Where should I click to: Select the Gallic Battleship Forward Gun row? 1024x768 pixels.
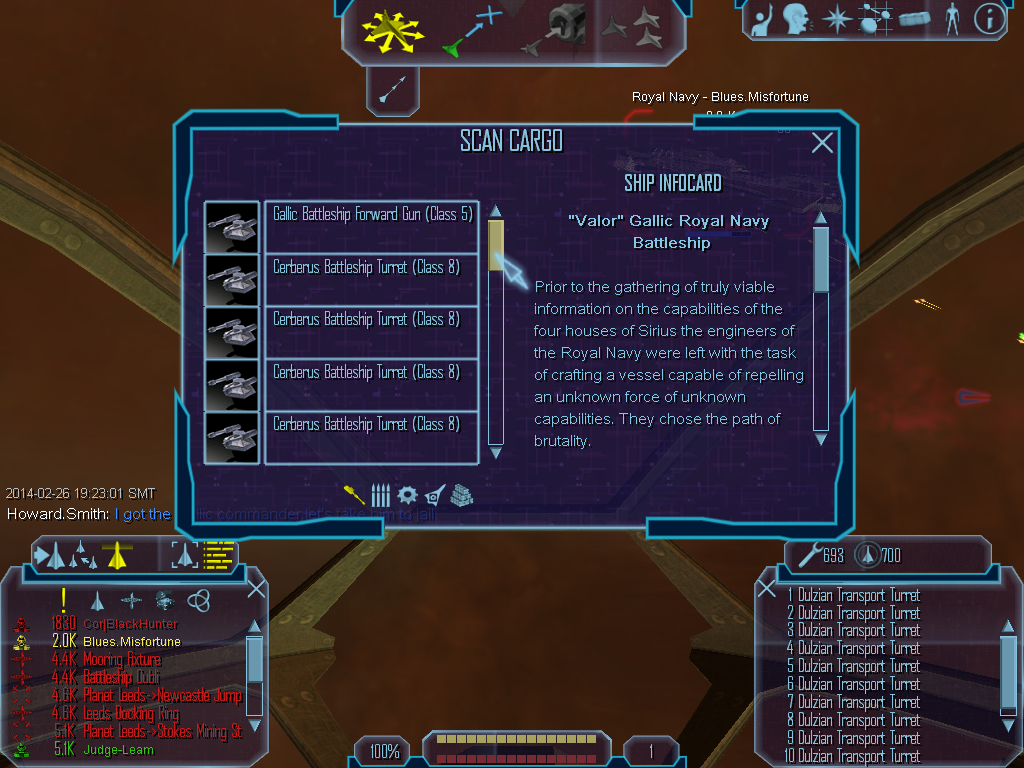point(371,226)
